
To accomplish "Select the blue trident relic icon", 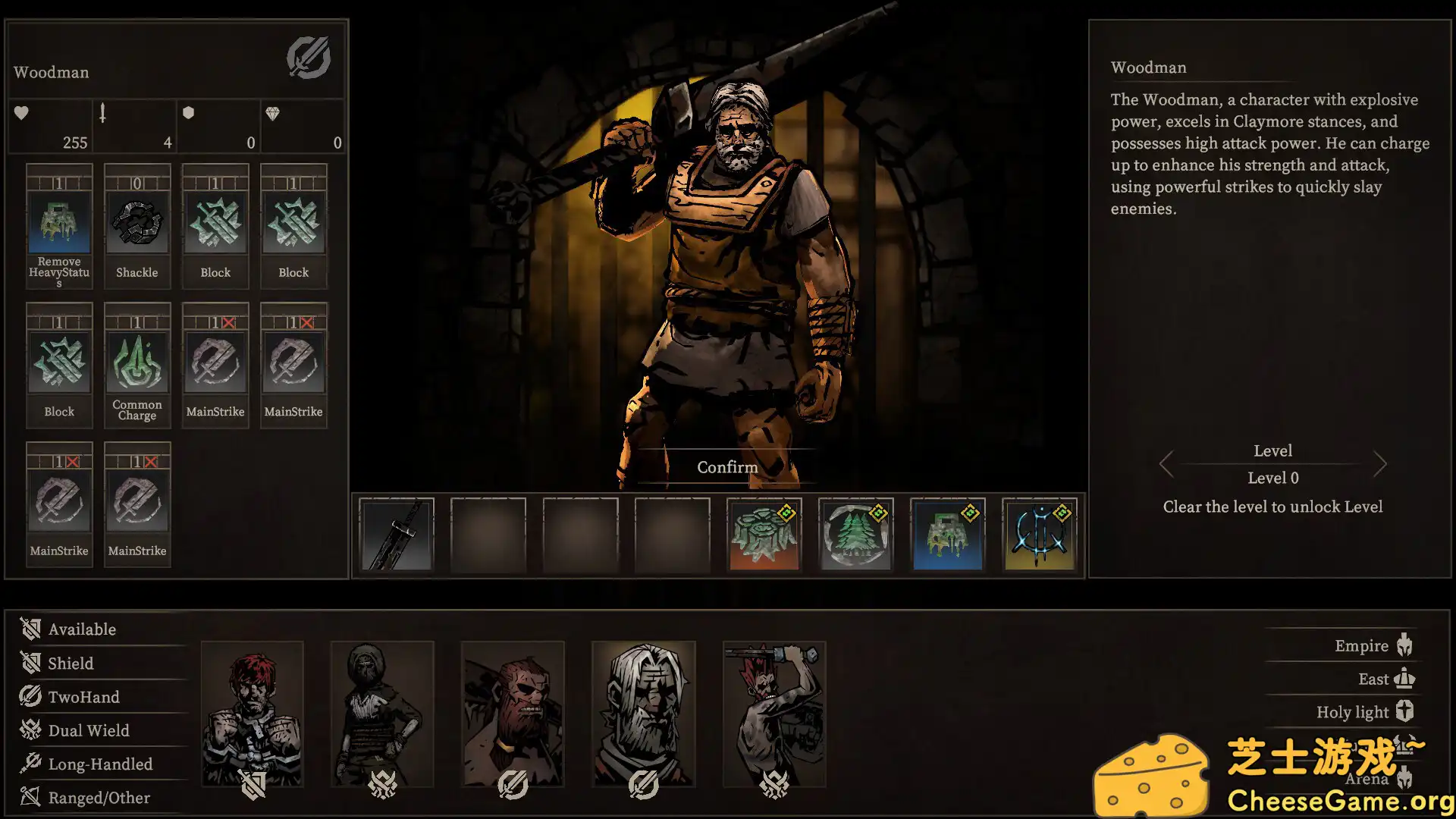I will click(x=1040, y=535).
